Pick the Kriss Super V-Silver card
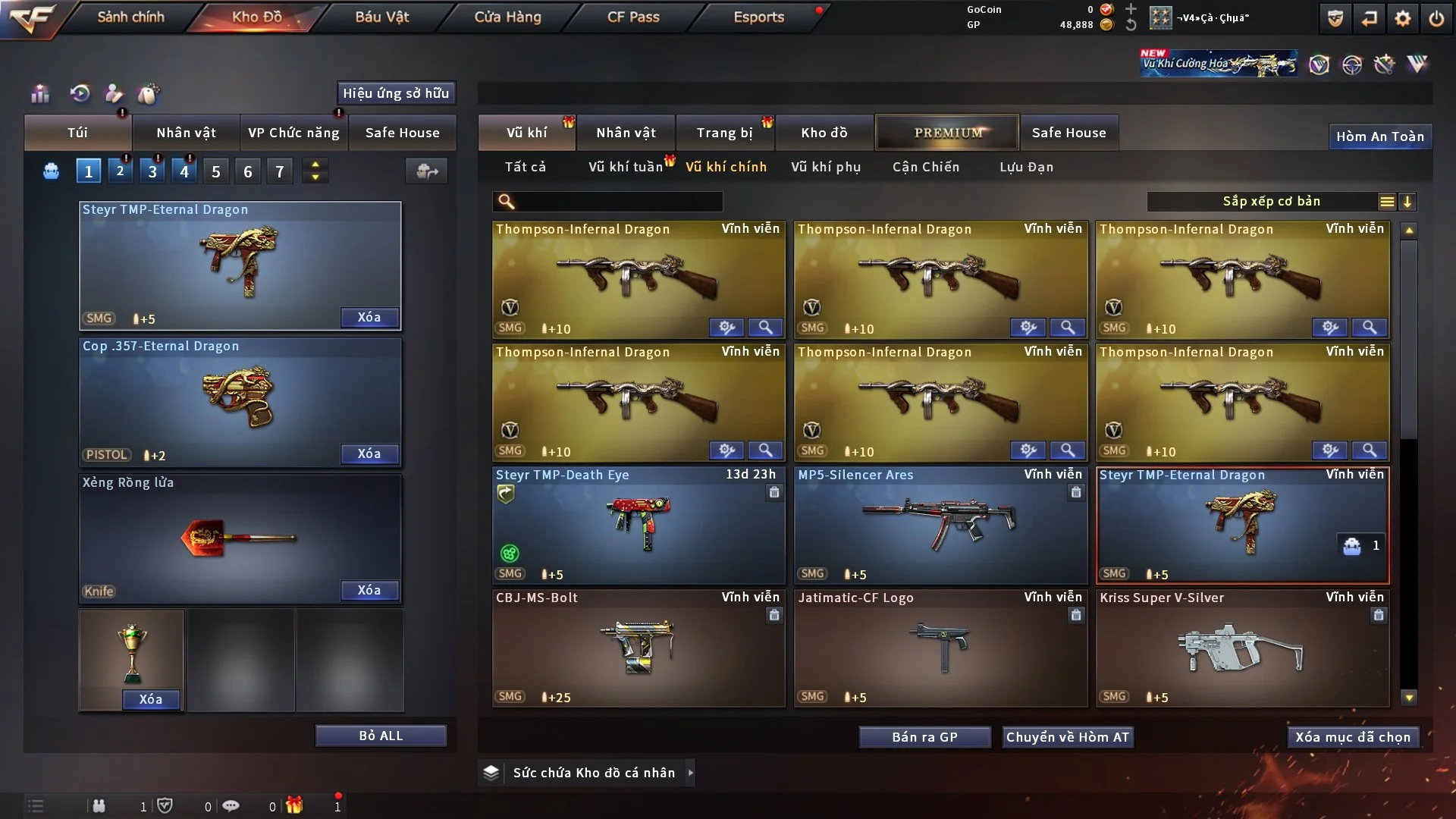Viewport: 1456px width, 819px height. pyautogui.click(x=1242, y=648)
